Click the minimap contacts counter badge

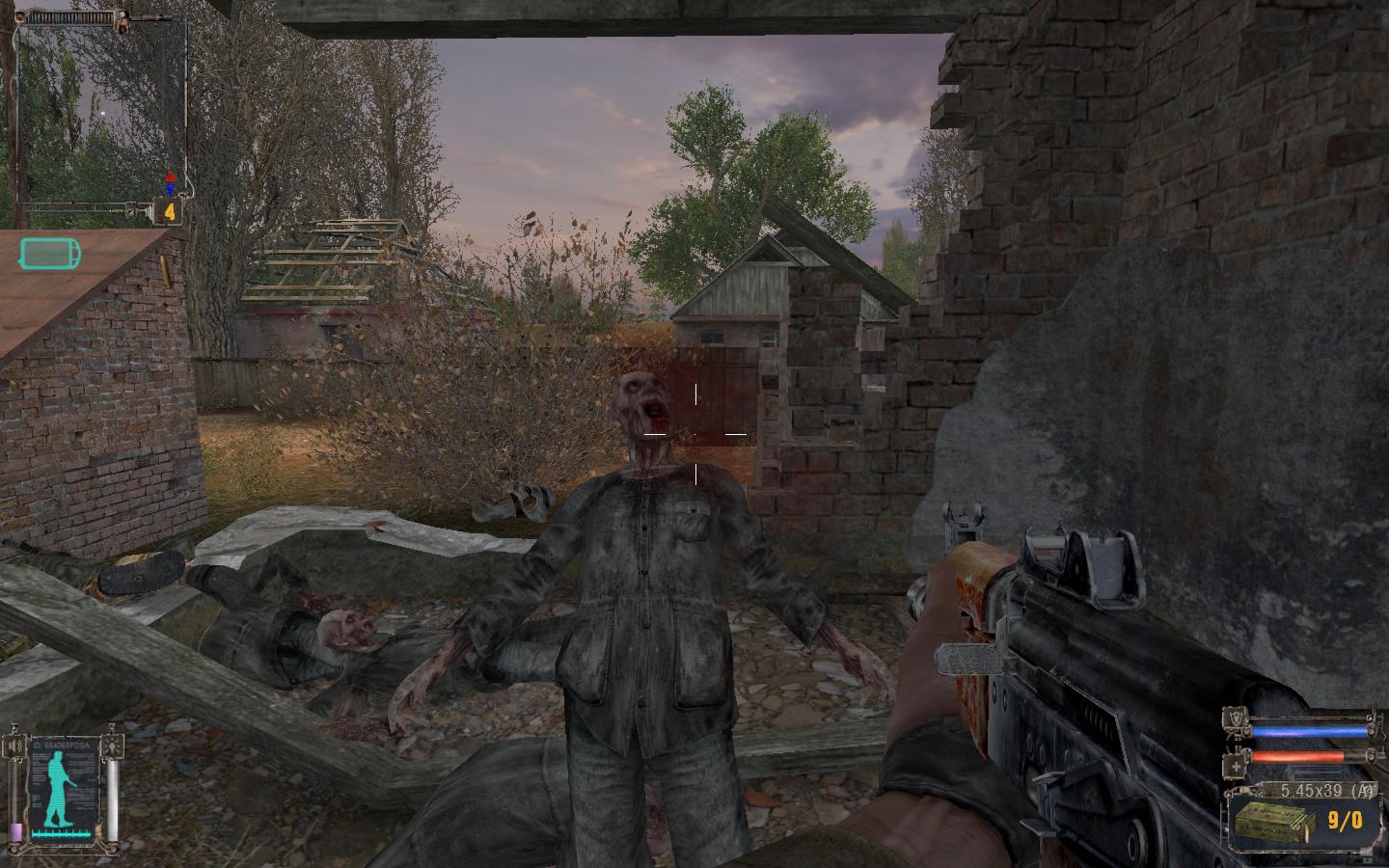point(170,211)
